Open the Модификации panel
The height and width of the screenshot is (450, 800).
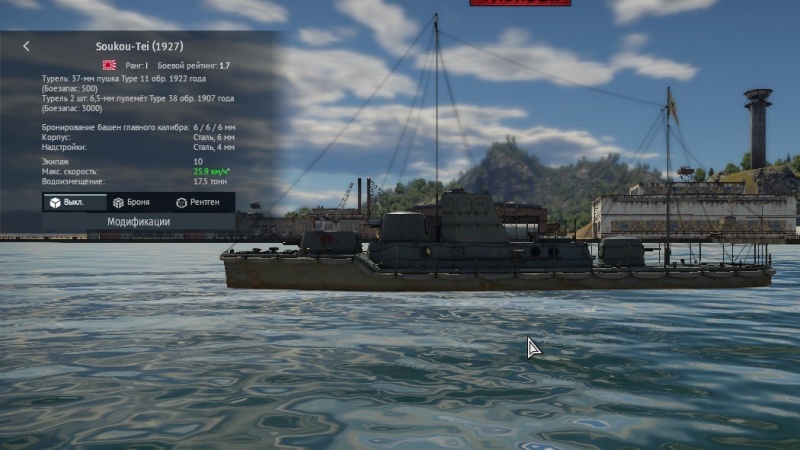tap(138, 222)
